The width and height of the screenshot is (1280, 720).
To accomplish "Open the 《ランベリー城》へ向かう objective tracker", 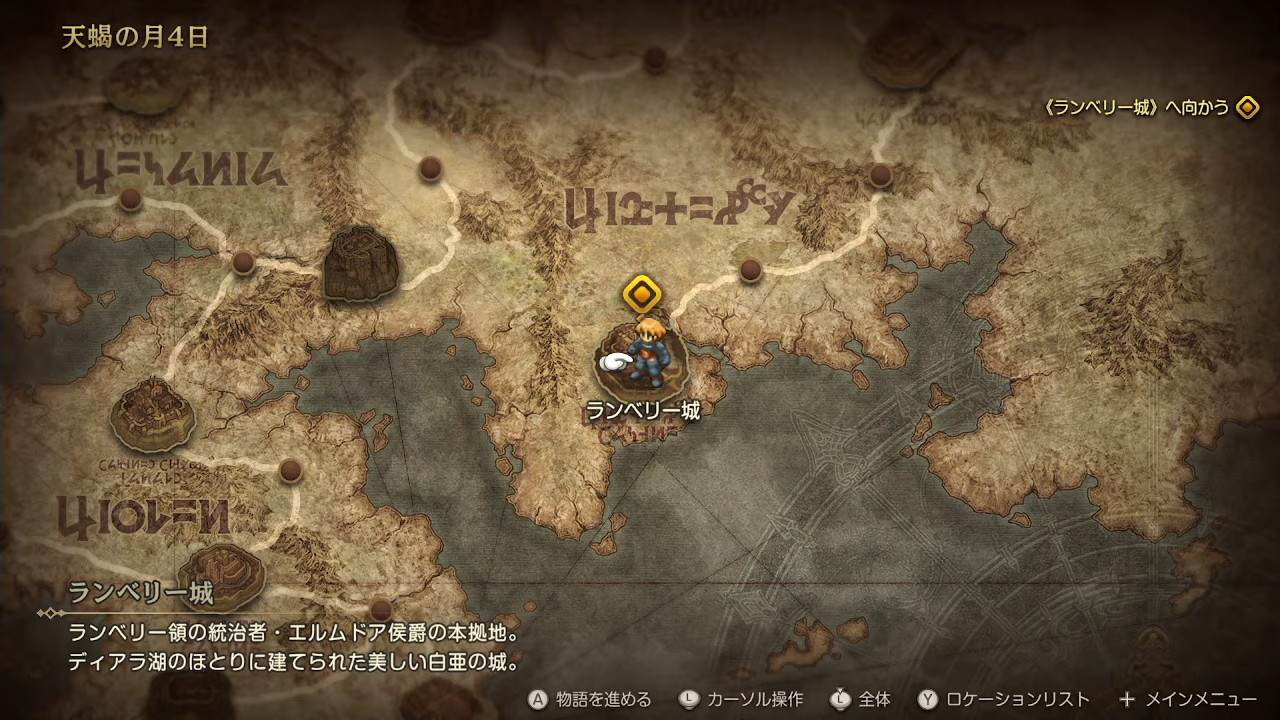I will coord(1148,108).
